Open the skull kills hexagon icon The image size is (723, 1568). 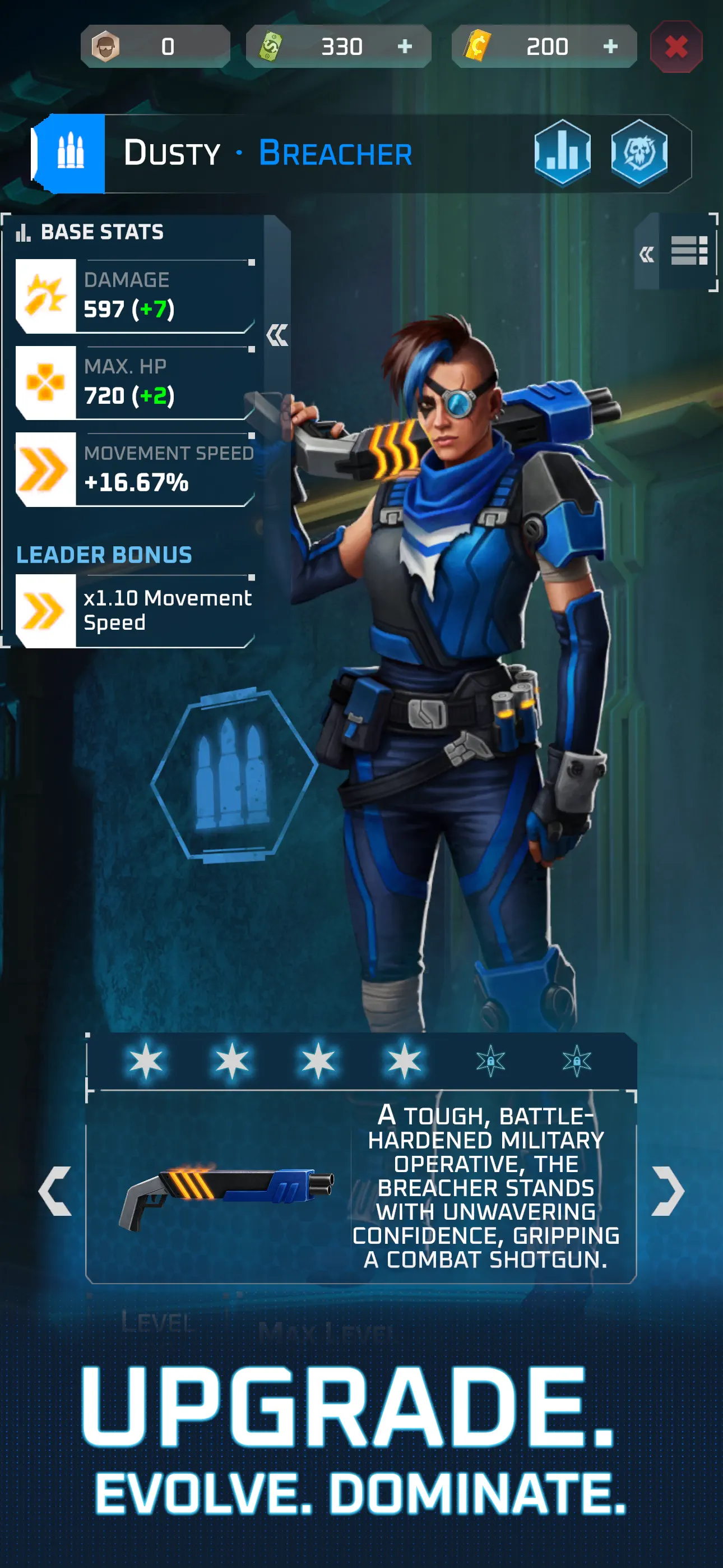[640, 154]
